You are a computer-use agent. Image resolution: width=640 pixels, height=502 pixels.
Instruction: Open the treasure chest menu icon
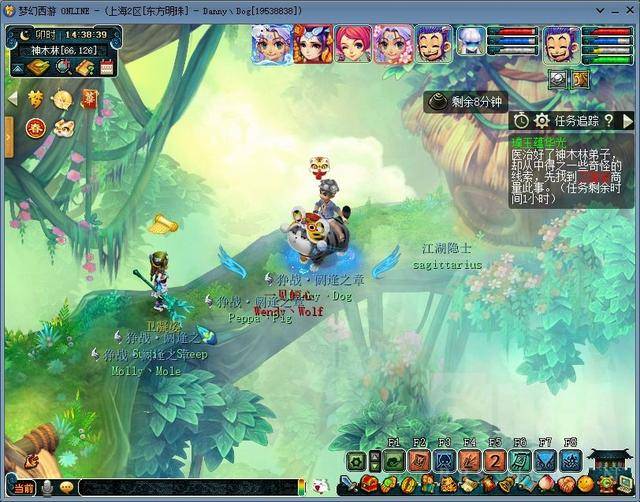(370, 485)
